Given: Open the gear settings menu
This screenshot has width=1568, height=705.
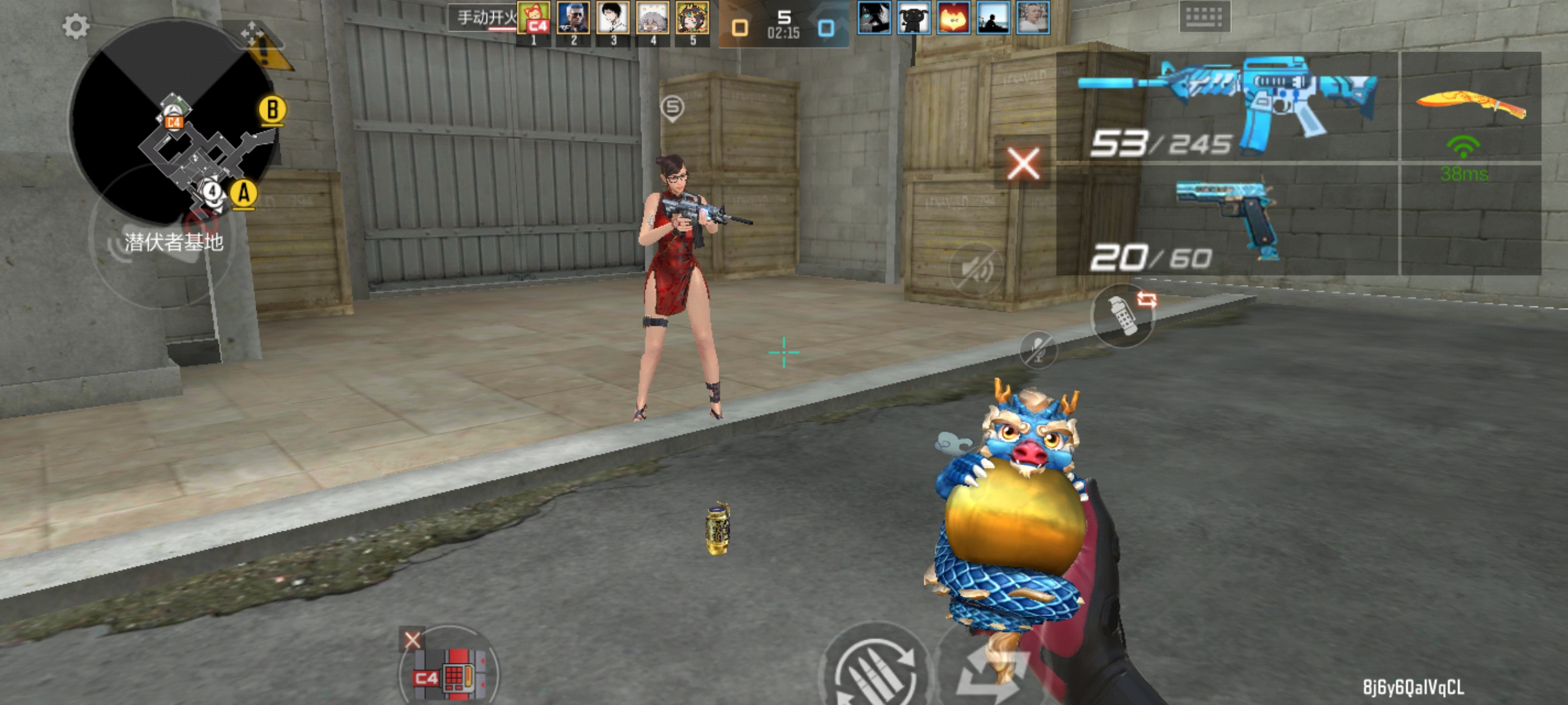Looking at the screenshot, I should click(76, 26).
